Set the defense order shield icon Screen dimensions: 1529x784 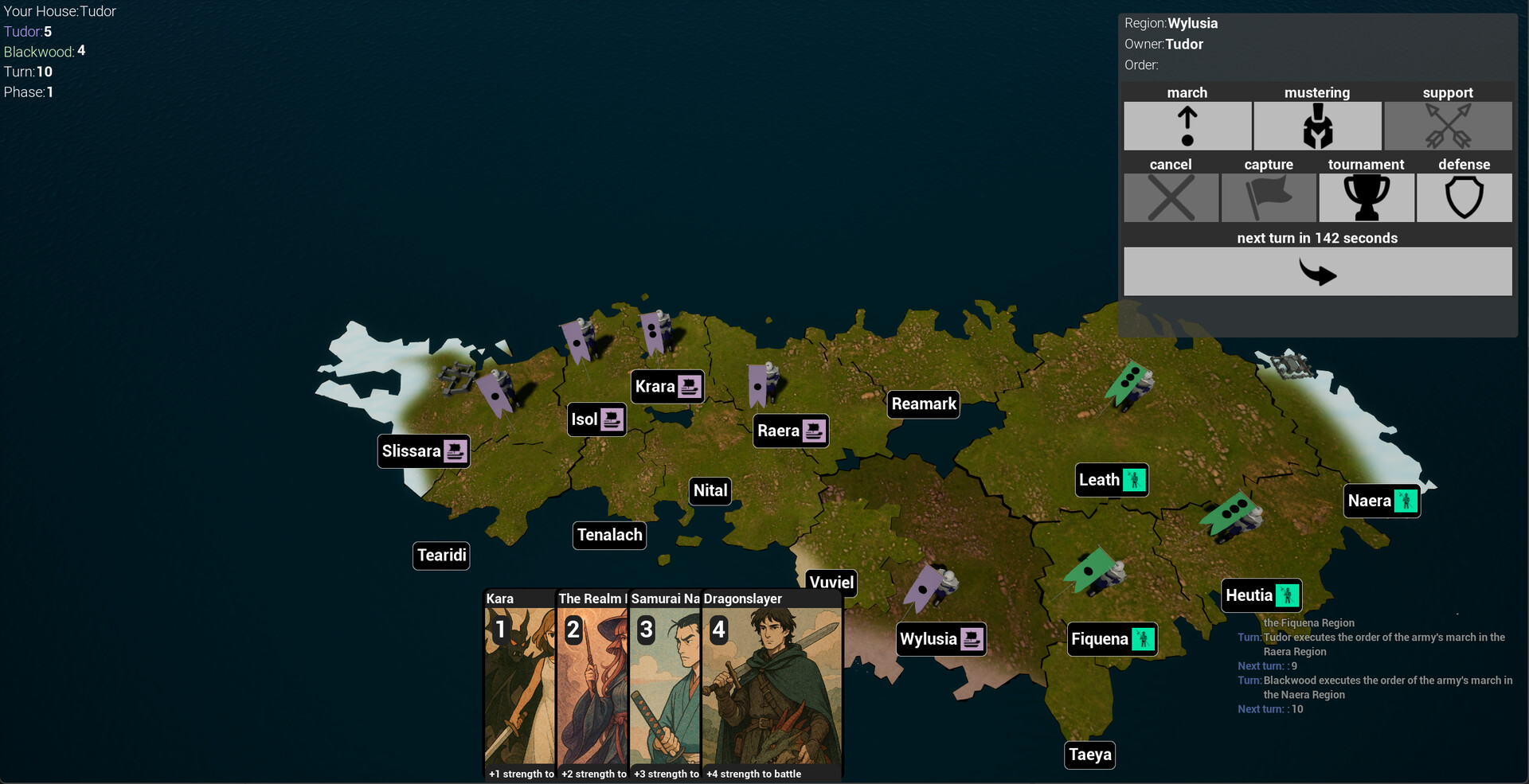coord(1464,197)
